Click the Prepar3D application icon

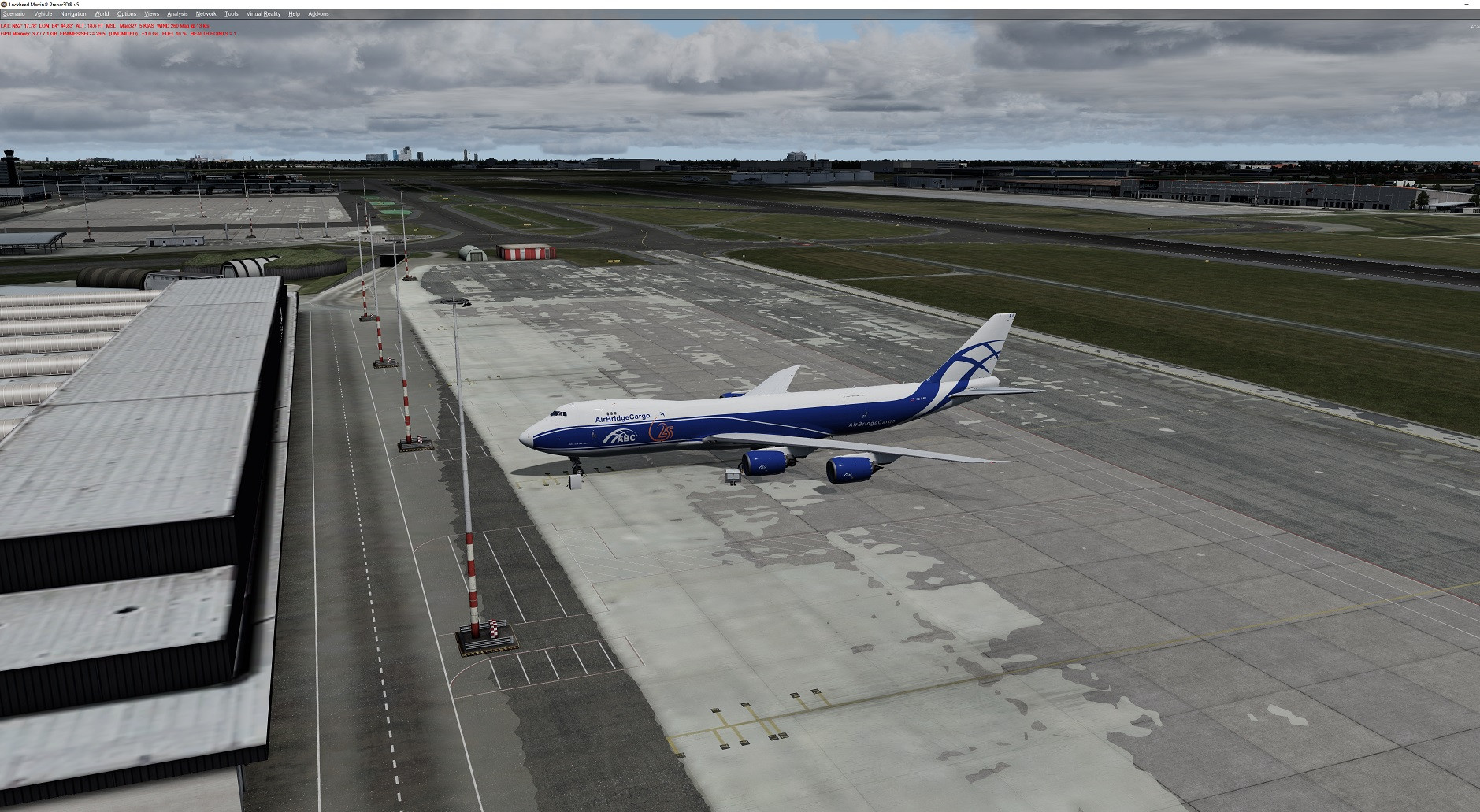click(x=5, y=3)
